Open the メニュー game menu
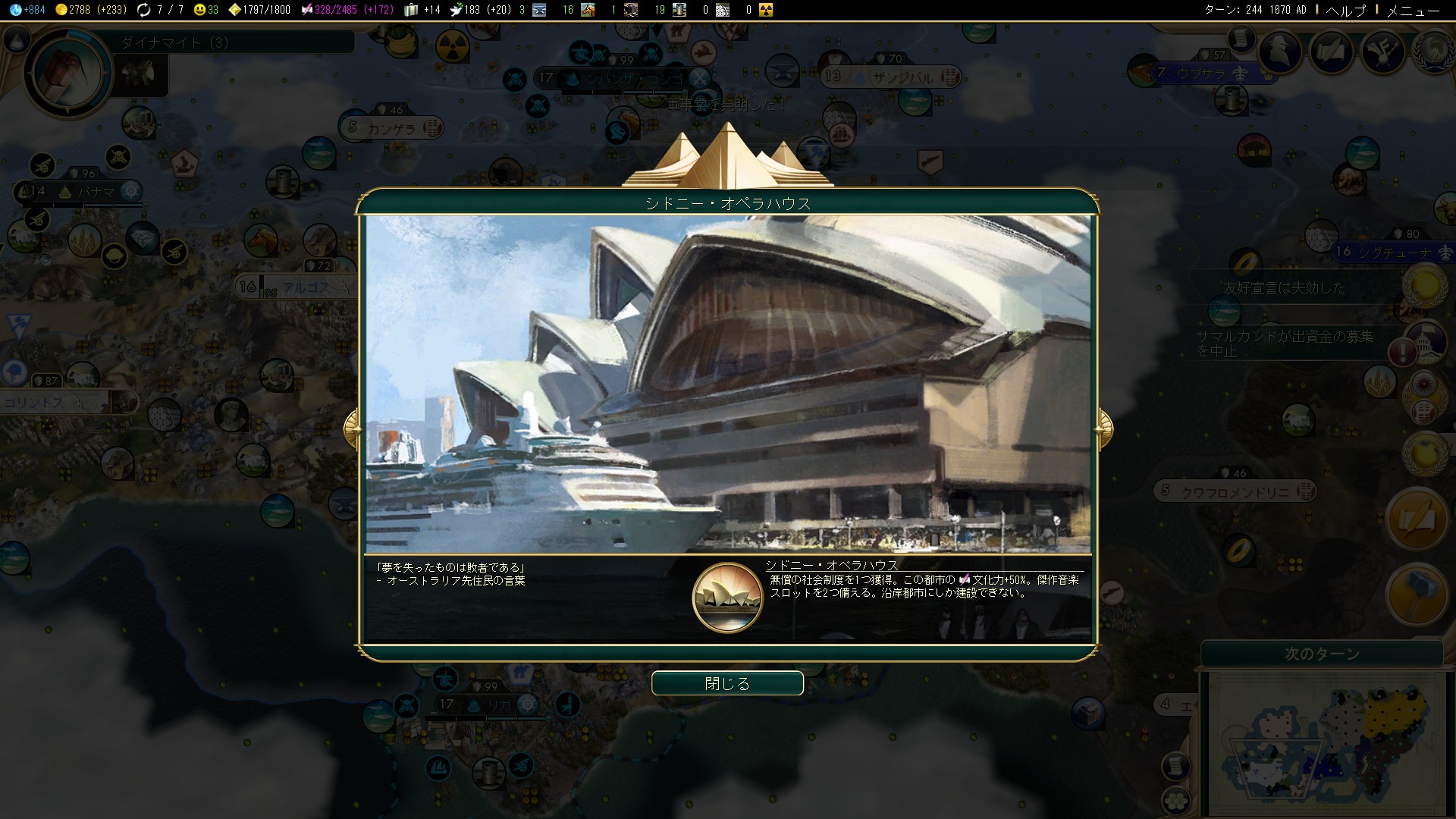 click(1413, 10)
